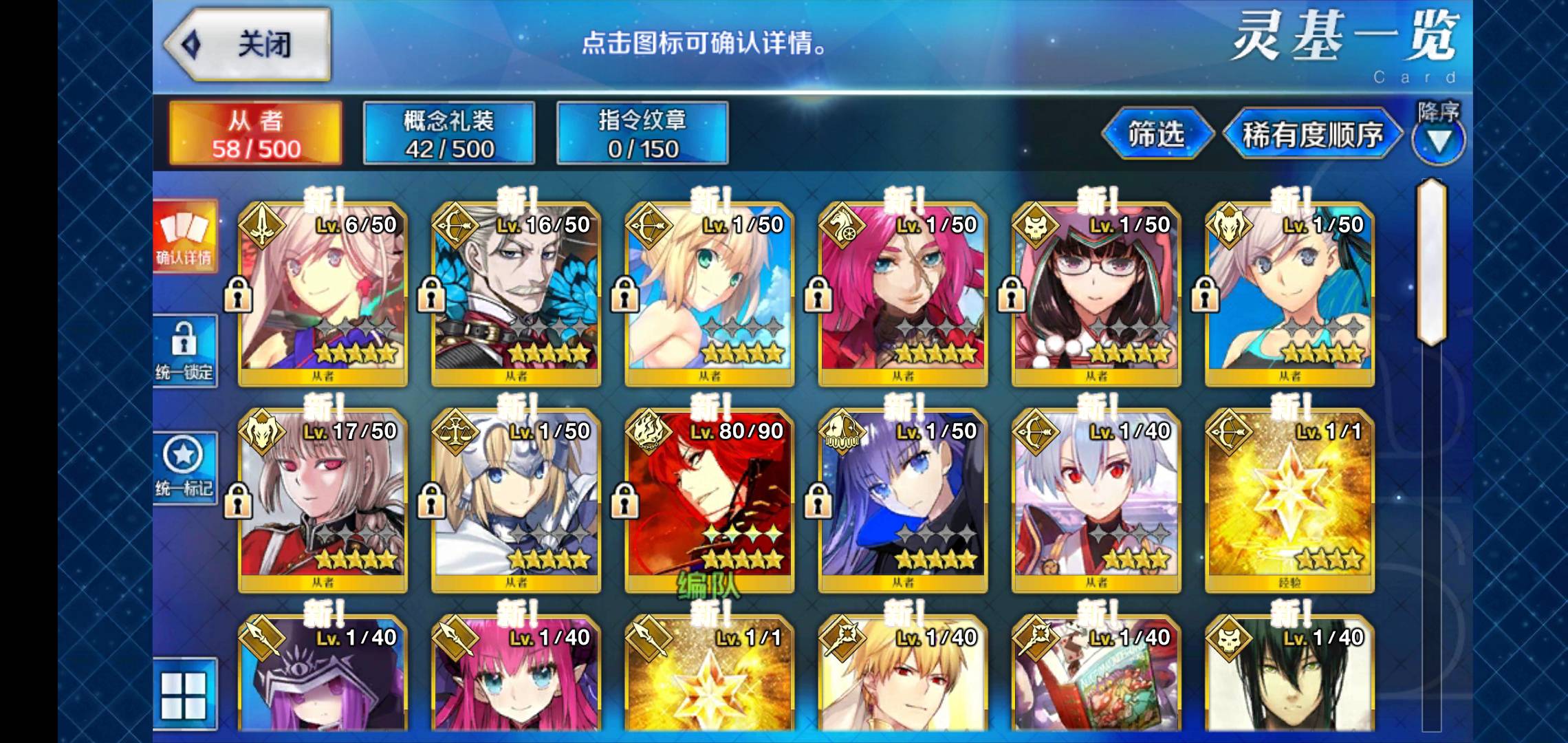1568x743 pixels.
Task: Toggle the grid view layout icon
Action: pos(184,695)
